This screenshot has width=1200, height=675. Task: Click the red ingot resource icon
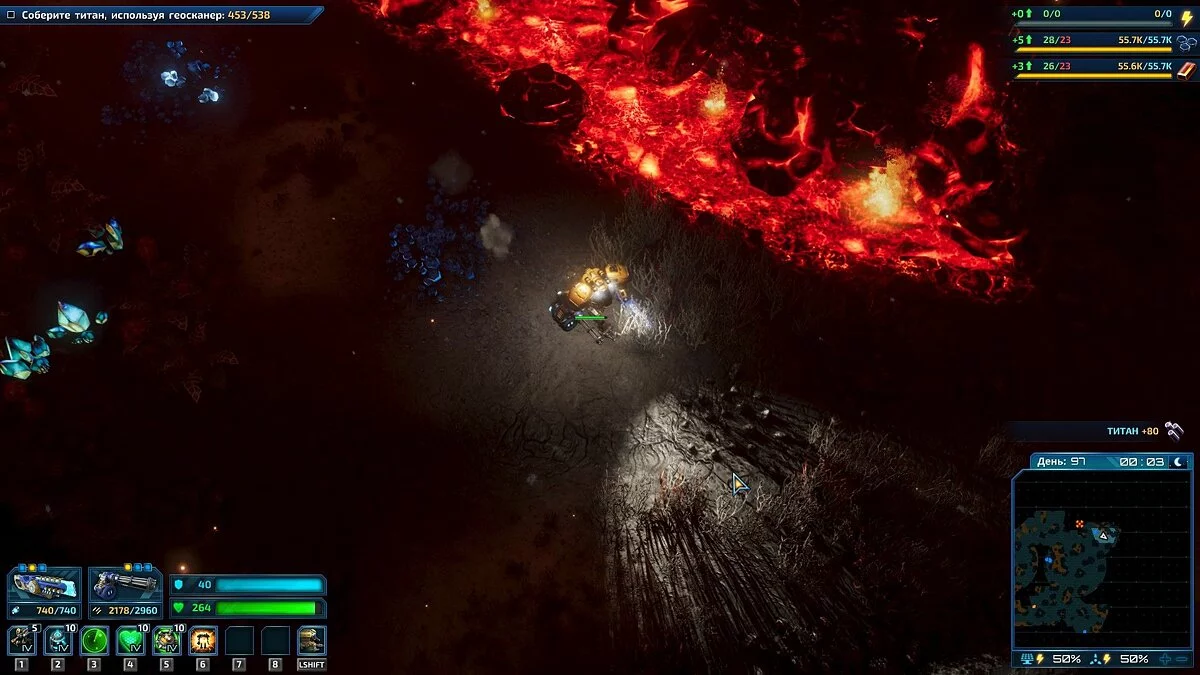click(x=1187, y=69)
